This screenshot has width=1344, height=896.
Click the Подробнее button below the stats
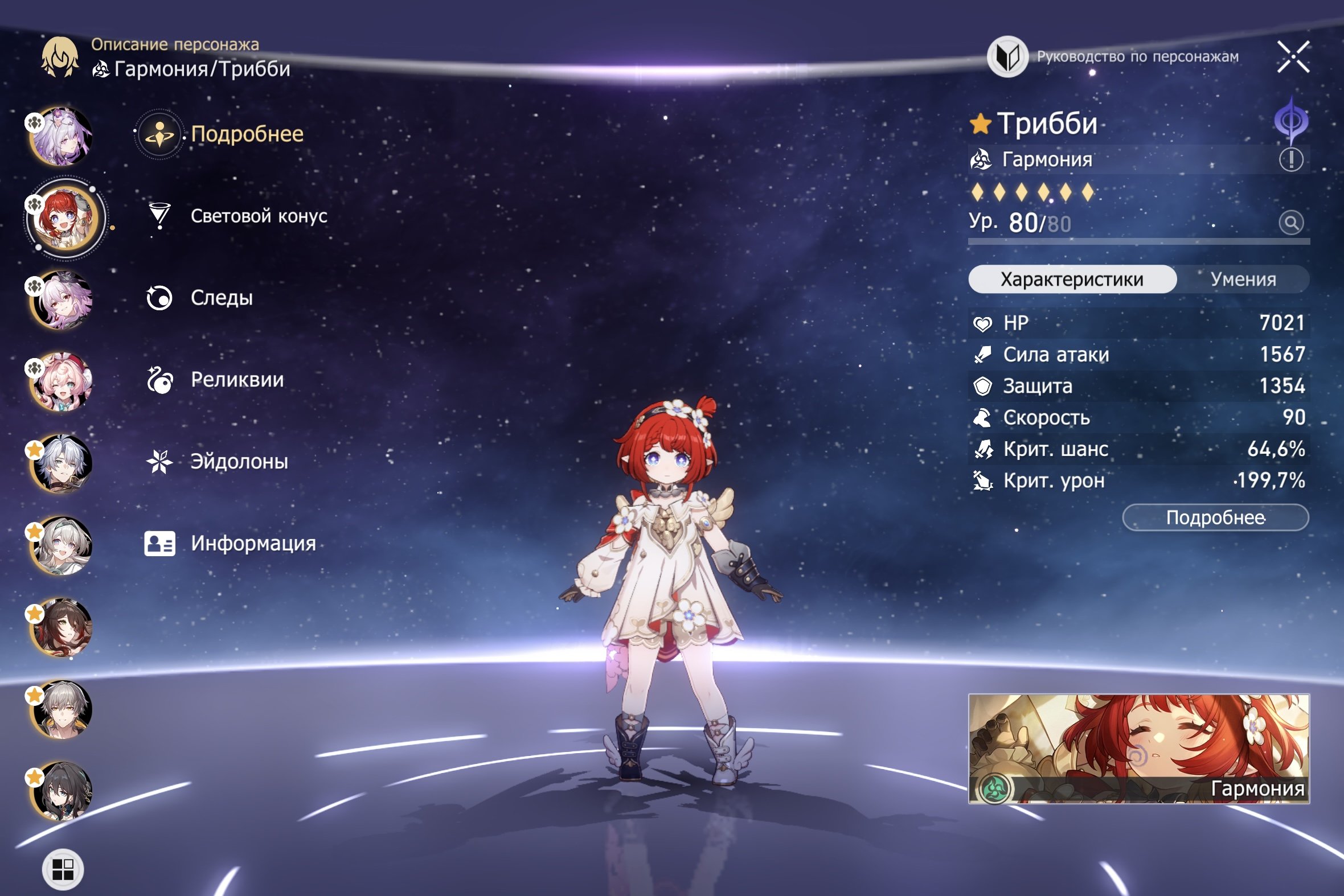pyautogui.click(x=1215, y=517)
